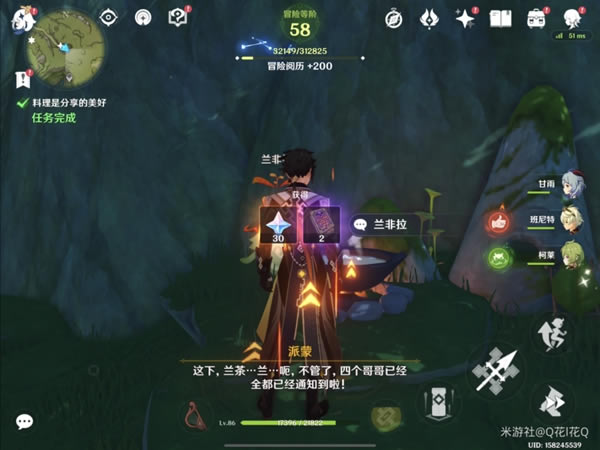
Task: Open the quest log exclamation icon
Action: pyautogui.click(x=23, y=80)
